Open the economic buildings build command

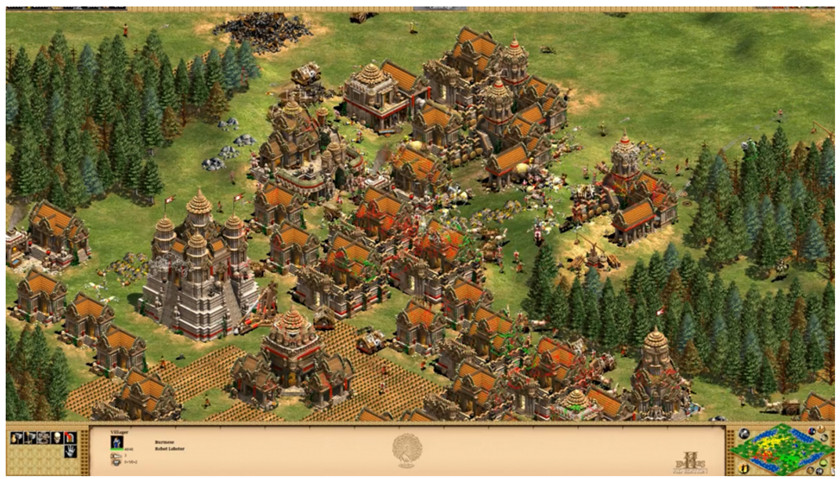point(17,437)
